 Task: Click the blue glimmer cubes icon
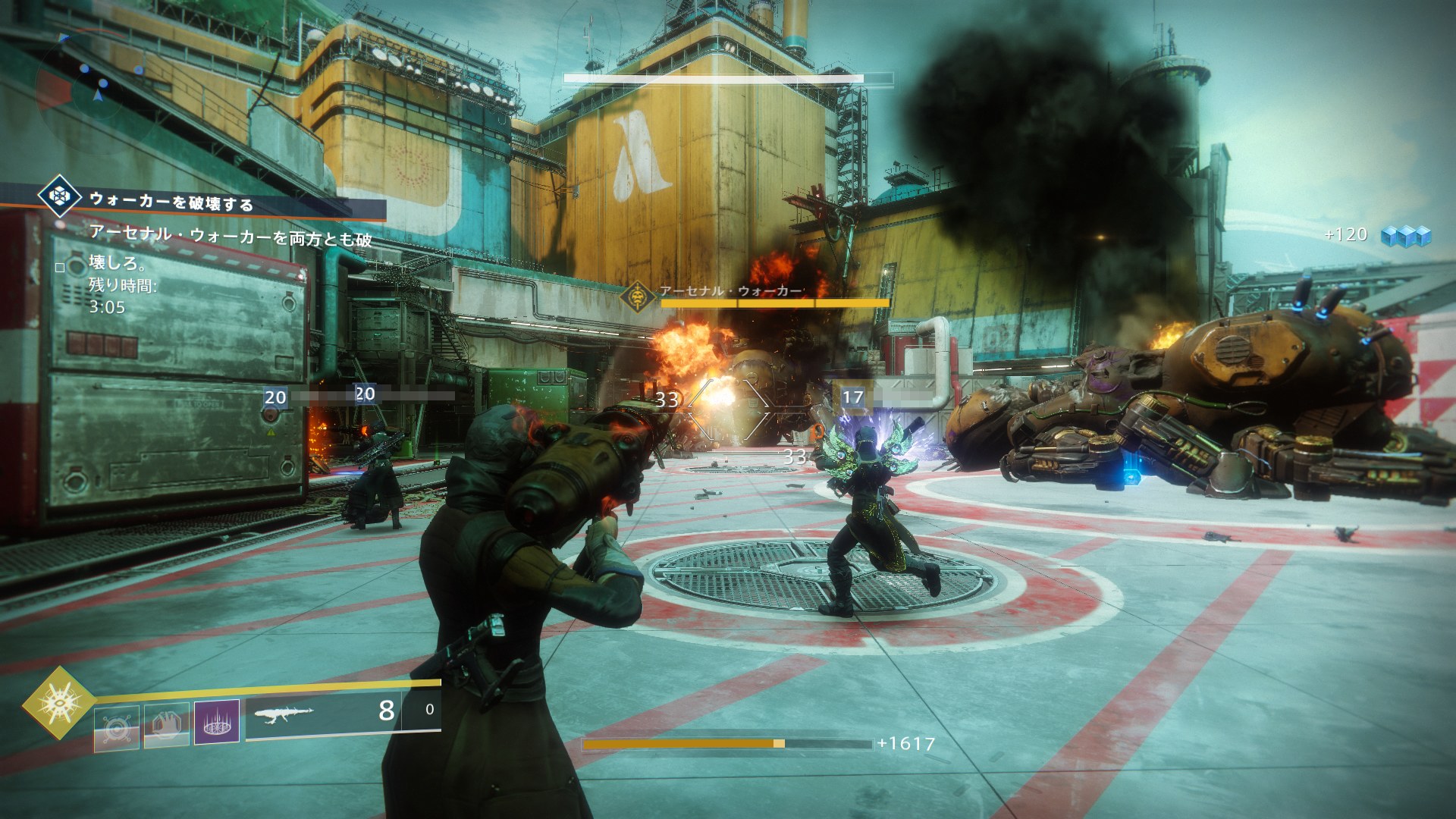(1405, 235)
